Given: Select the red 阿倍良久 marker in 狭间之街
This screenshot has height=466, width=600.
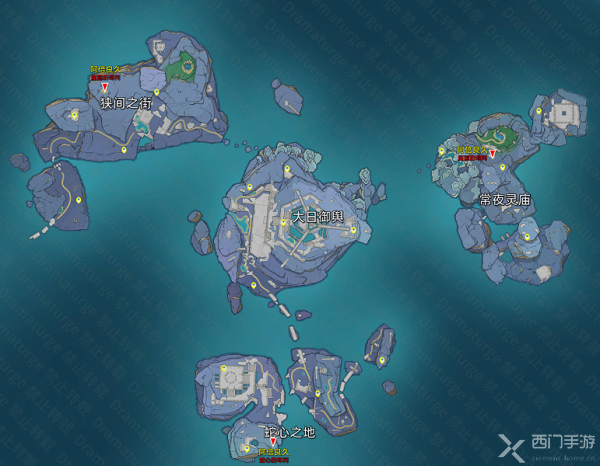Looking at the screenshot, I should click(104, 89).
